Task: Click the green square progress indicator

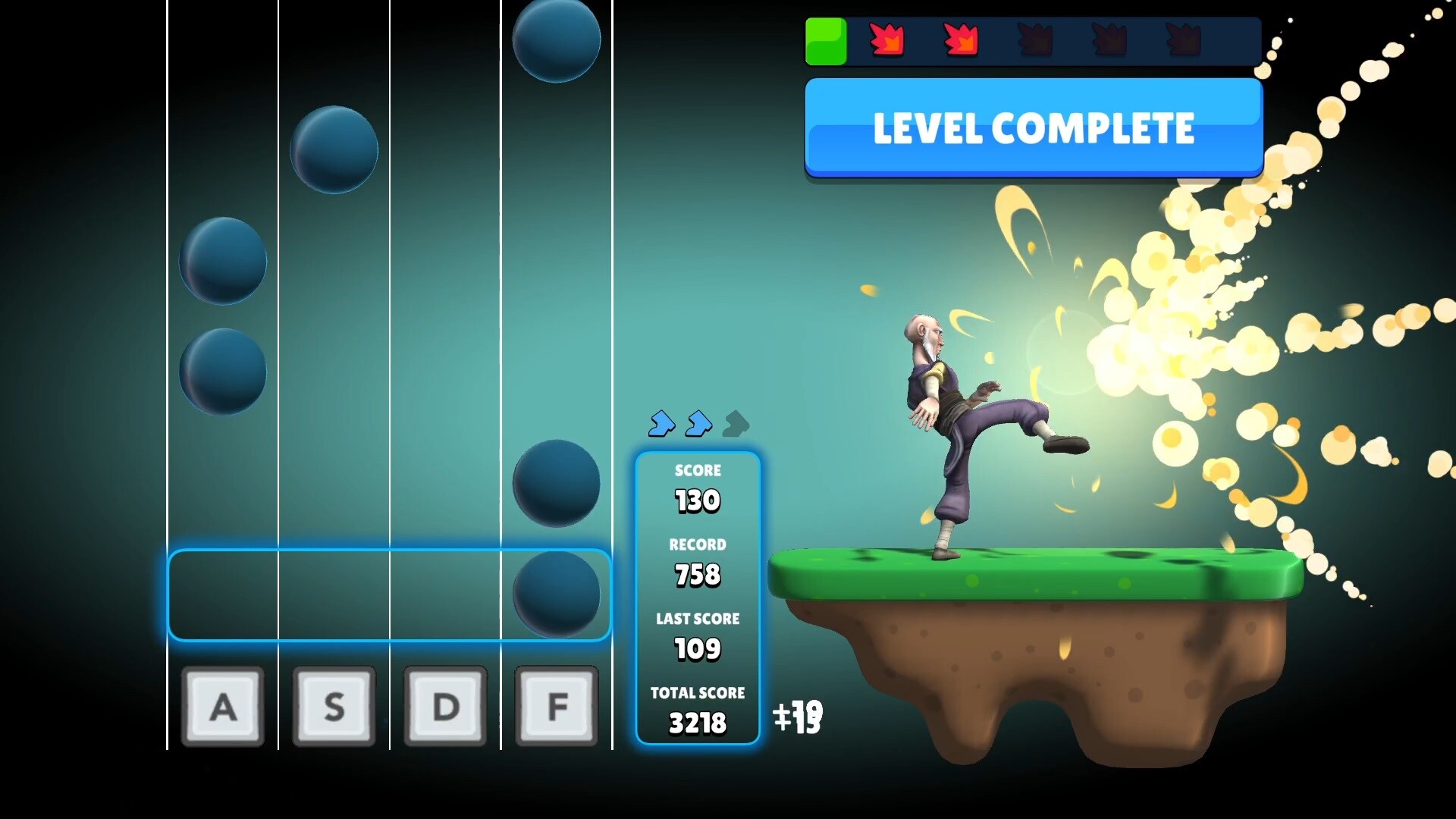Action: 826,42
